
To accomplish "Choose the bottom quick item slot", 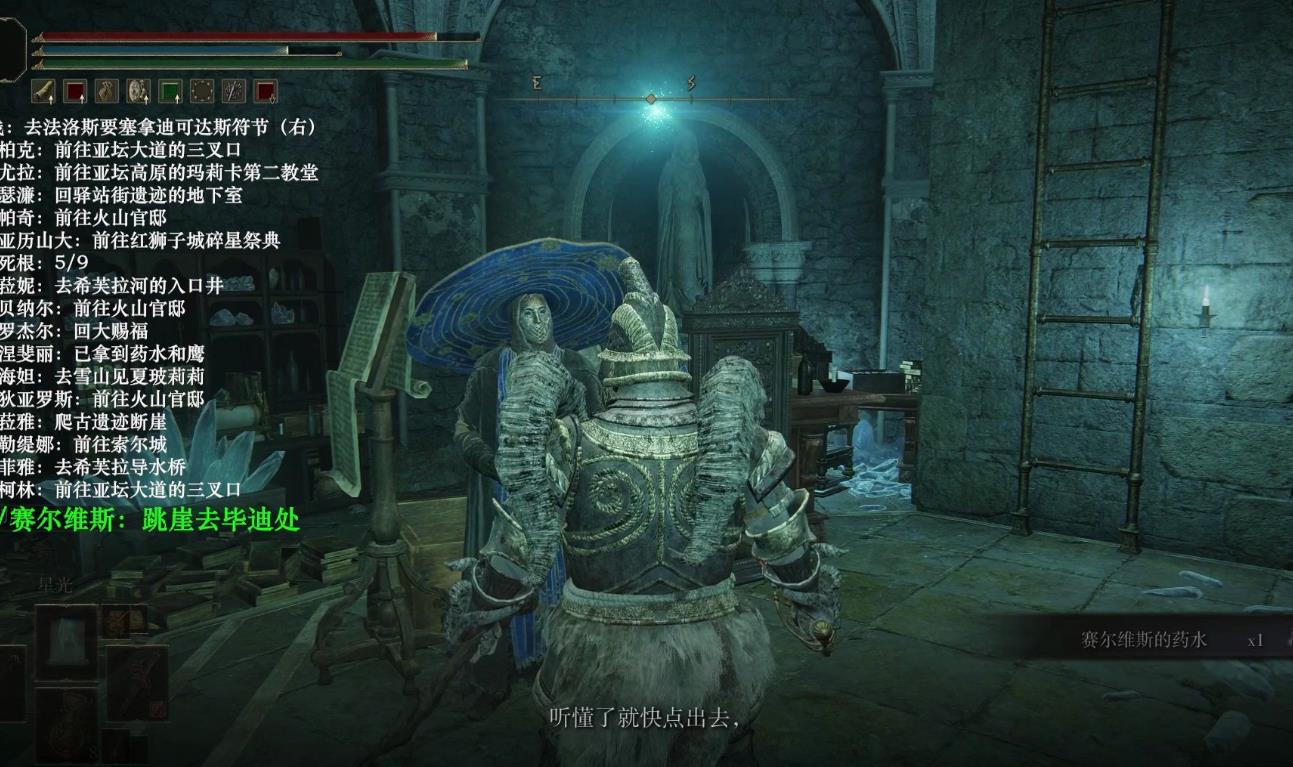I will [x=67, y=722].
